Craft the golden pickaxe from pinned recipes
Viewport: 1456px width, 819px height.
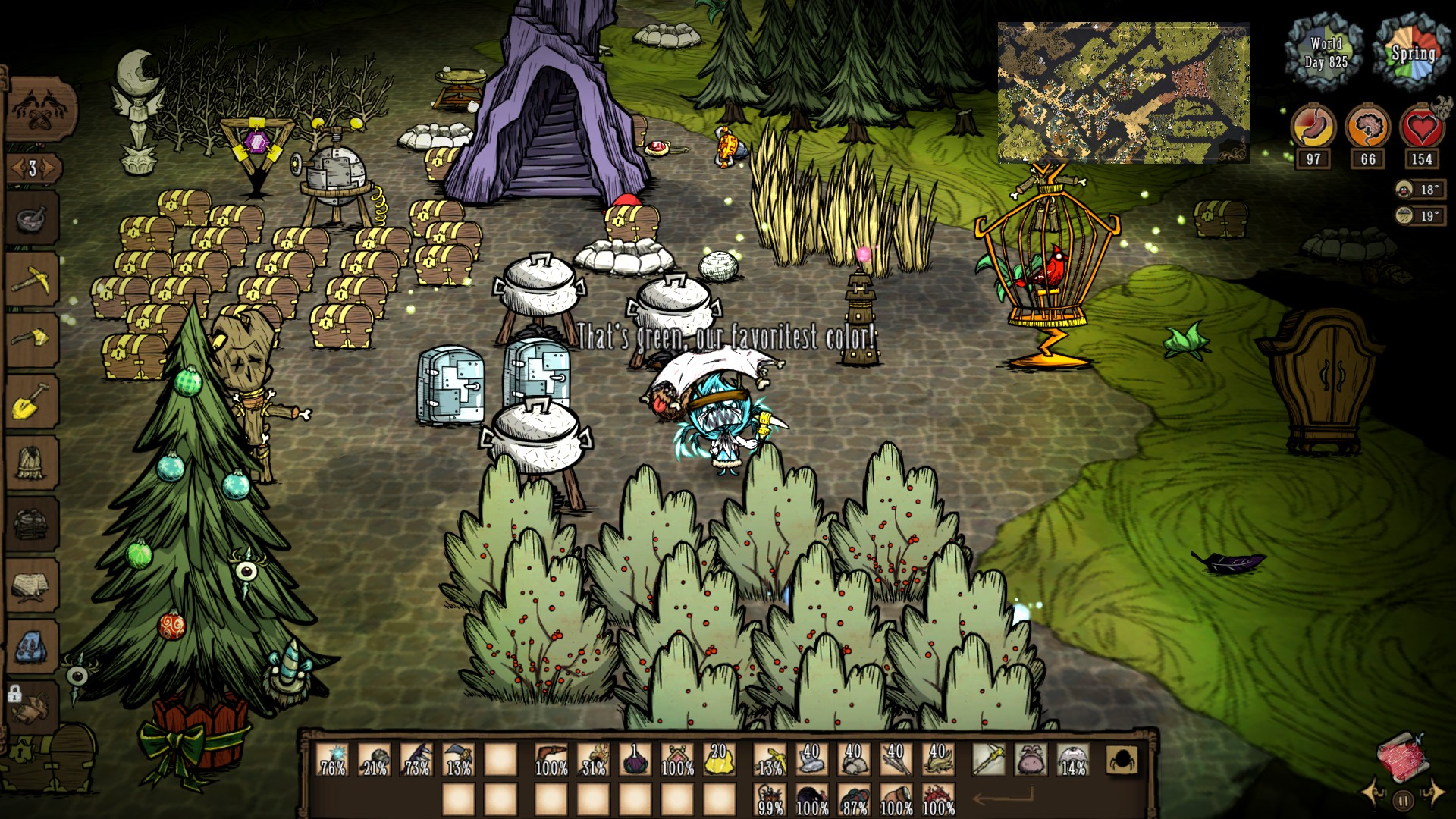pyautogui.click(x=32, y=280)
